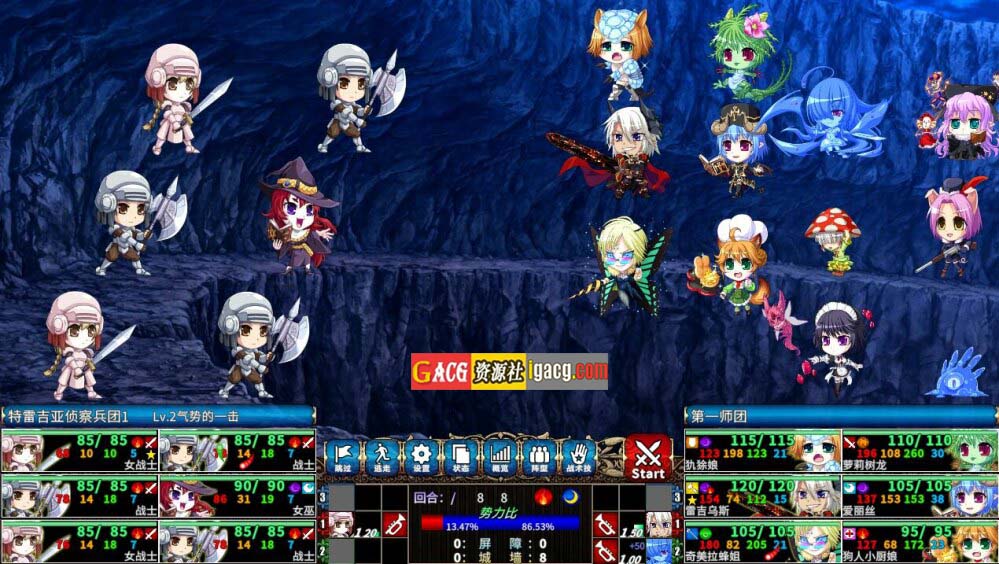999x564 pixels.
Task: Click the red Start battle button
Action: click(648, 458)
